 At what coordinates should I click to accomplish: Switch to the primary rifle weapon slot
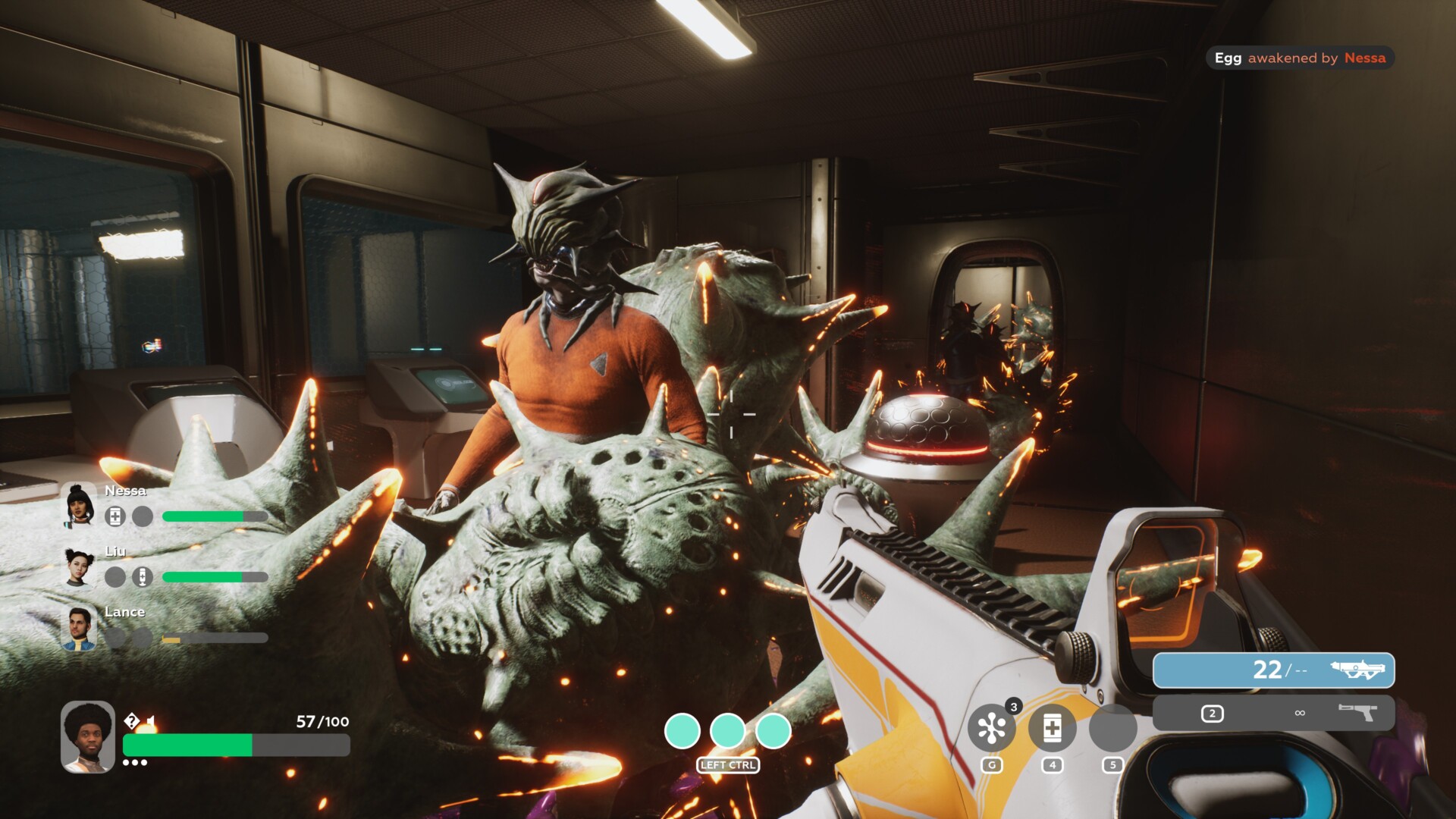(1273, 670)
